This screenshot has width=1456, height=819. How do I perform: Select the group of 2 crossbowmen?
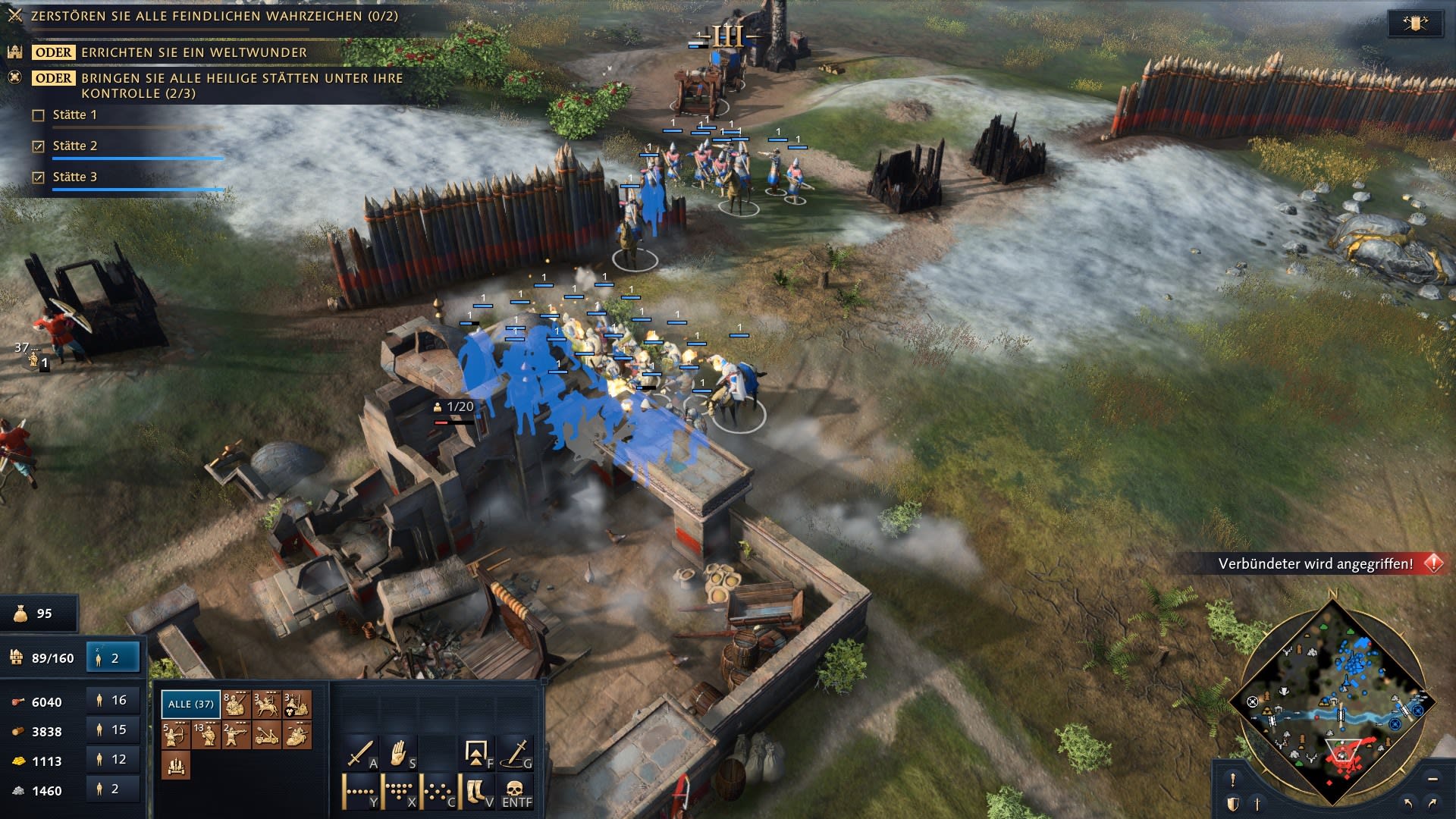coord(237,735)
